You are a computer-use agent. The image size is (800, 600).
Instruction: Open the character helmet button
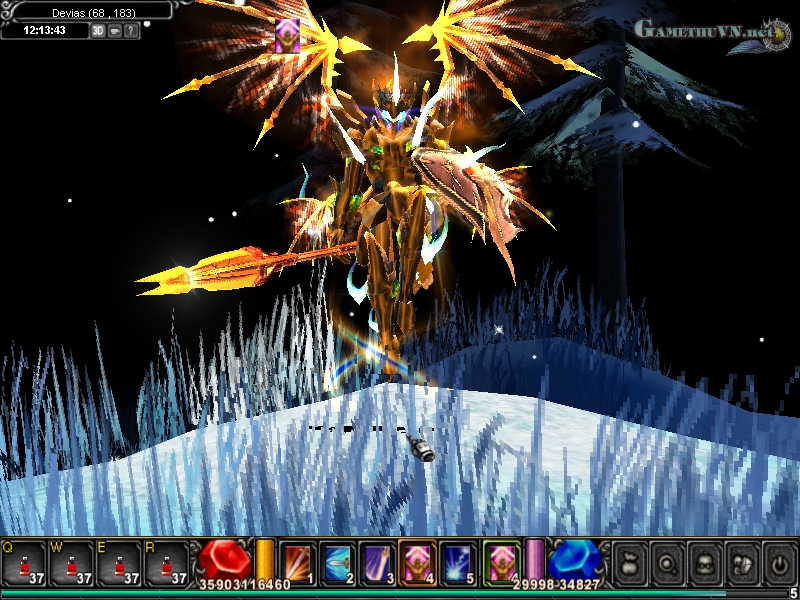click(704, 561)
